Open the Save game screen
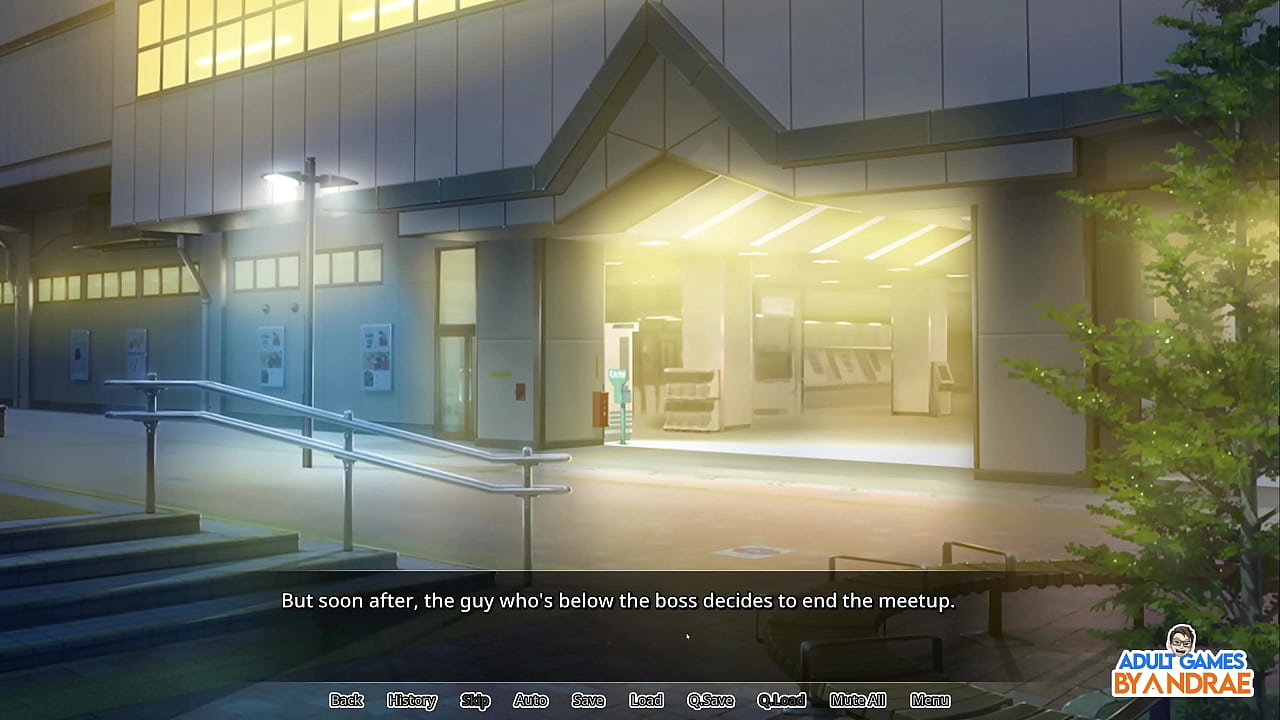The width and height of the screenshot is (1280, 720). tap(588, 700)
